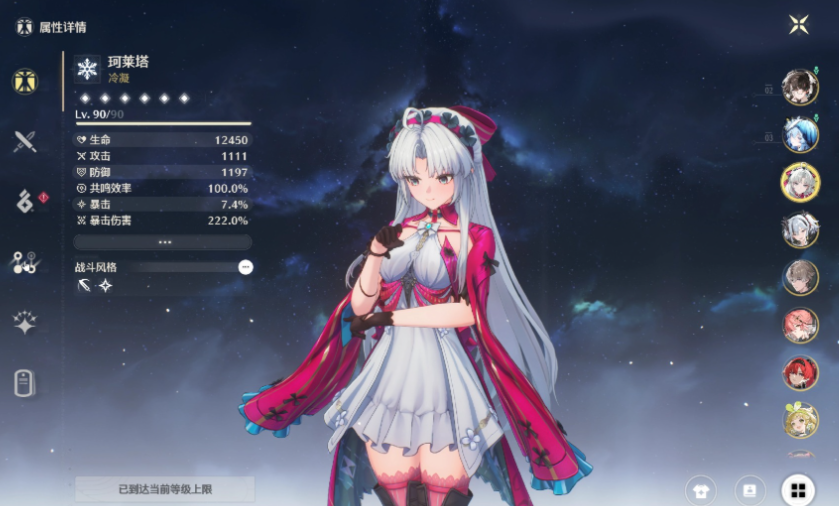Click the 已到达当前等级上限 button
839x506 pixels.
(x=164, y=489)
